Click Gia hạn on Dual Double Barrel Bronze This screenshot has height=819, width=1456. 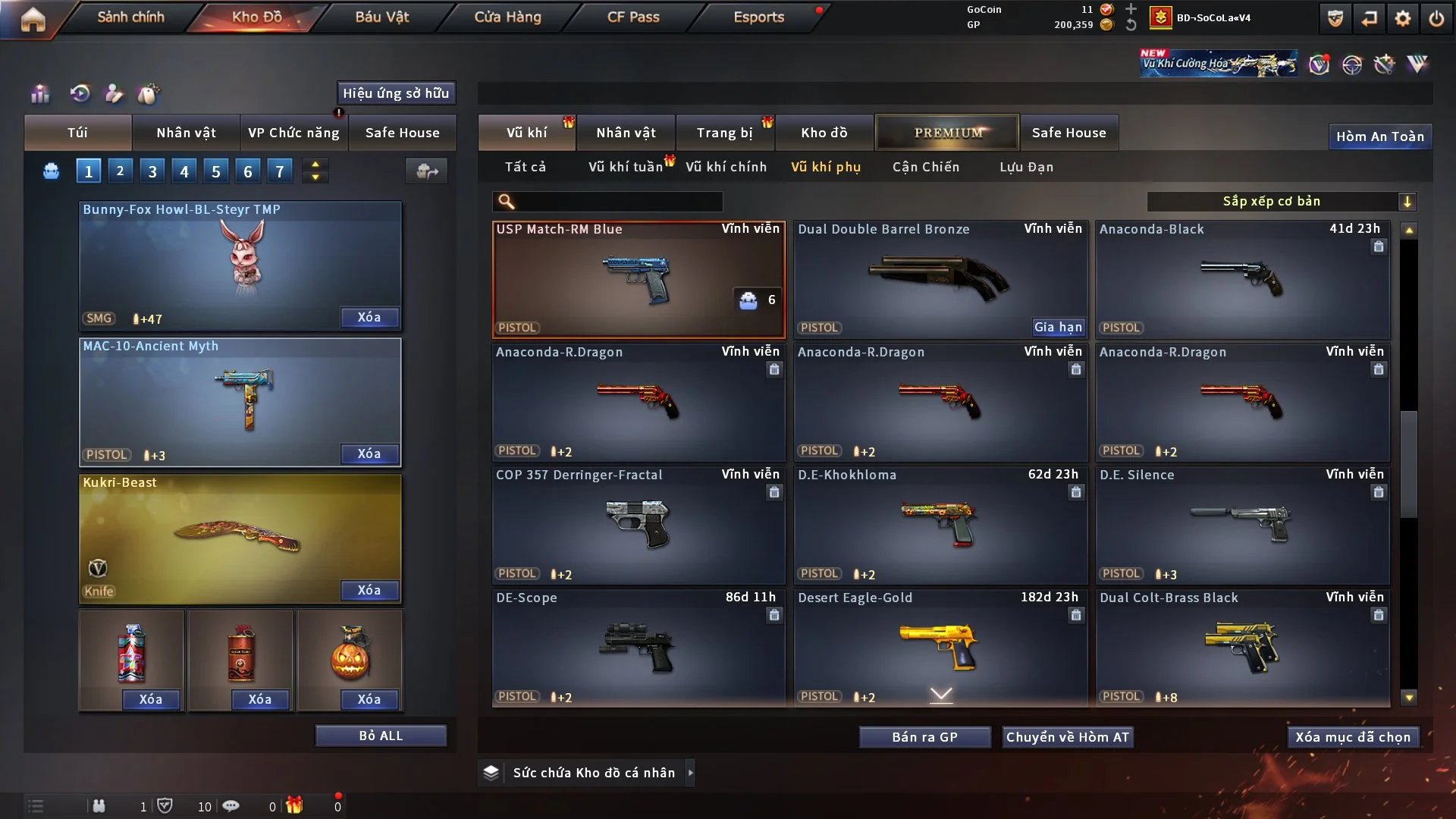point(1058,327)
